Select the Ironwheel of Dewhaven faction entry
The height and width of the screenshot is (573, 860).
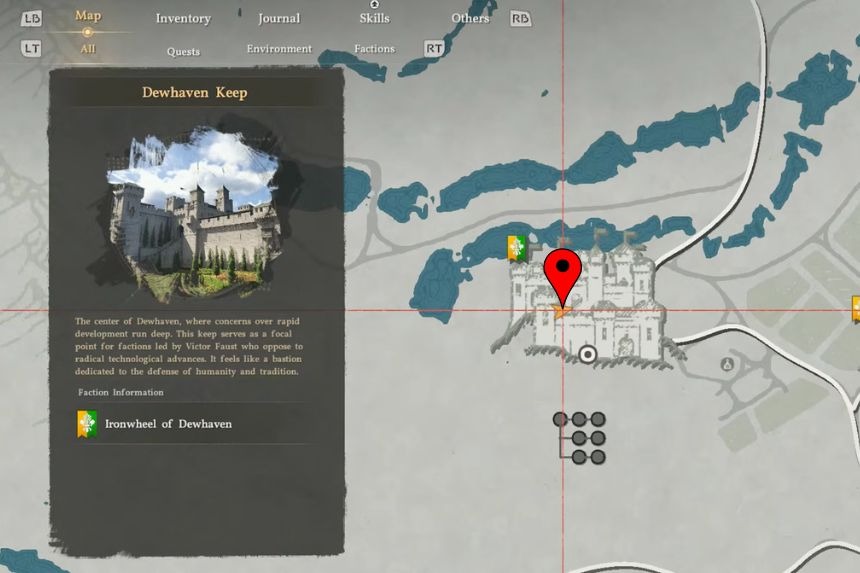coord(167,424)
